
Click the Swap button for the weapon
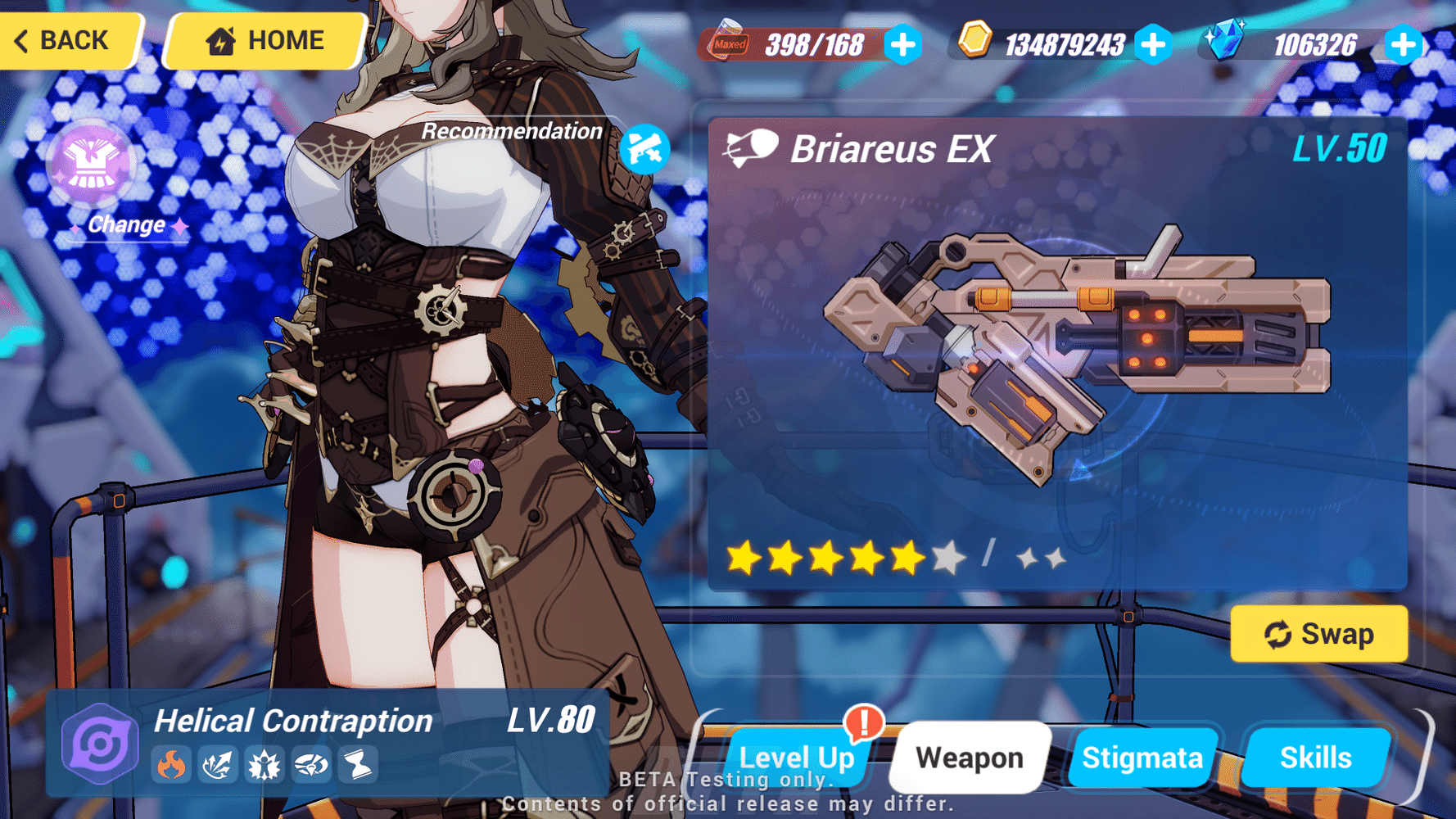tap(1319, 633)
